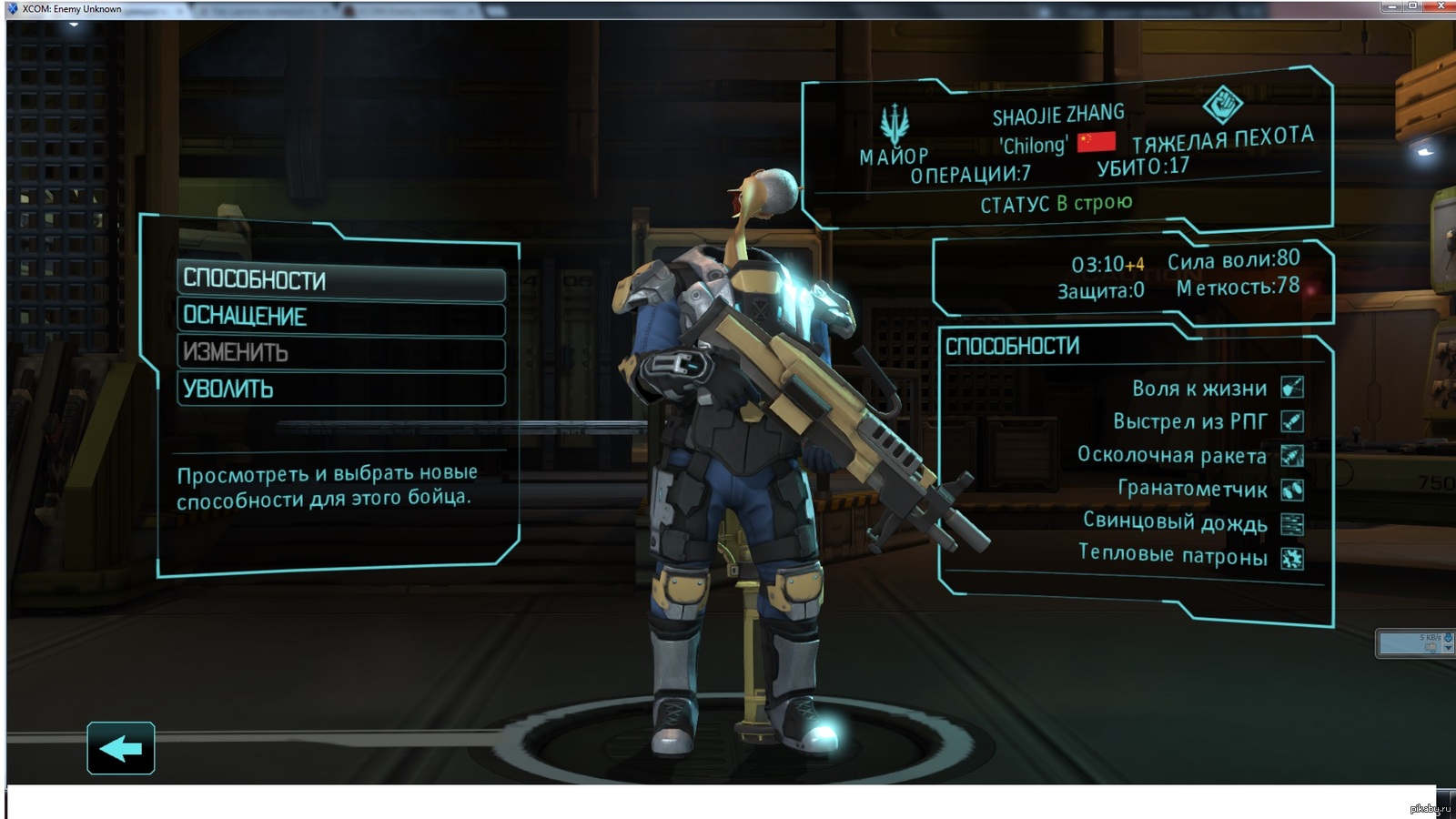Click Уволить to dismiss the soldier
1456x819 pixels.
340,389
